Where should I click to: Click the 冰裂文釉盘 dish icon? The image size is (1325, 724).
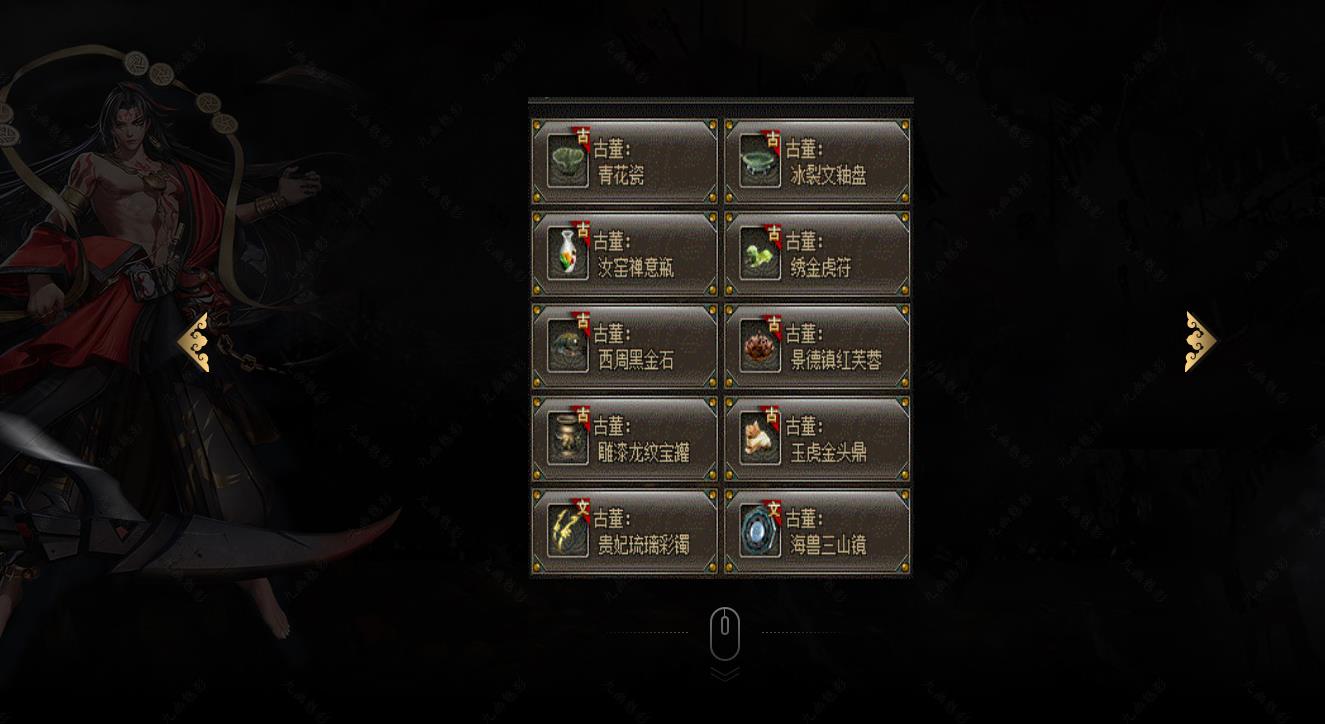coord(761,160)
